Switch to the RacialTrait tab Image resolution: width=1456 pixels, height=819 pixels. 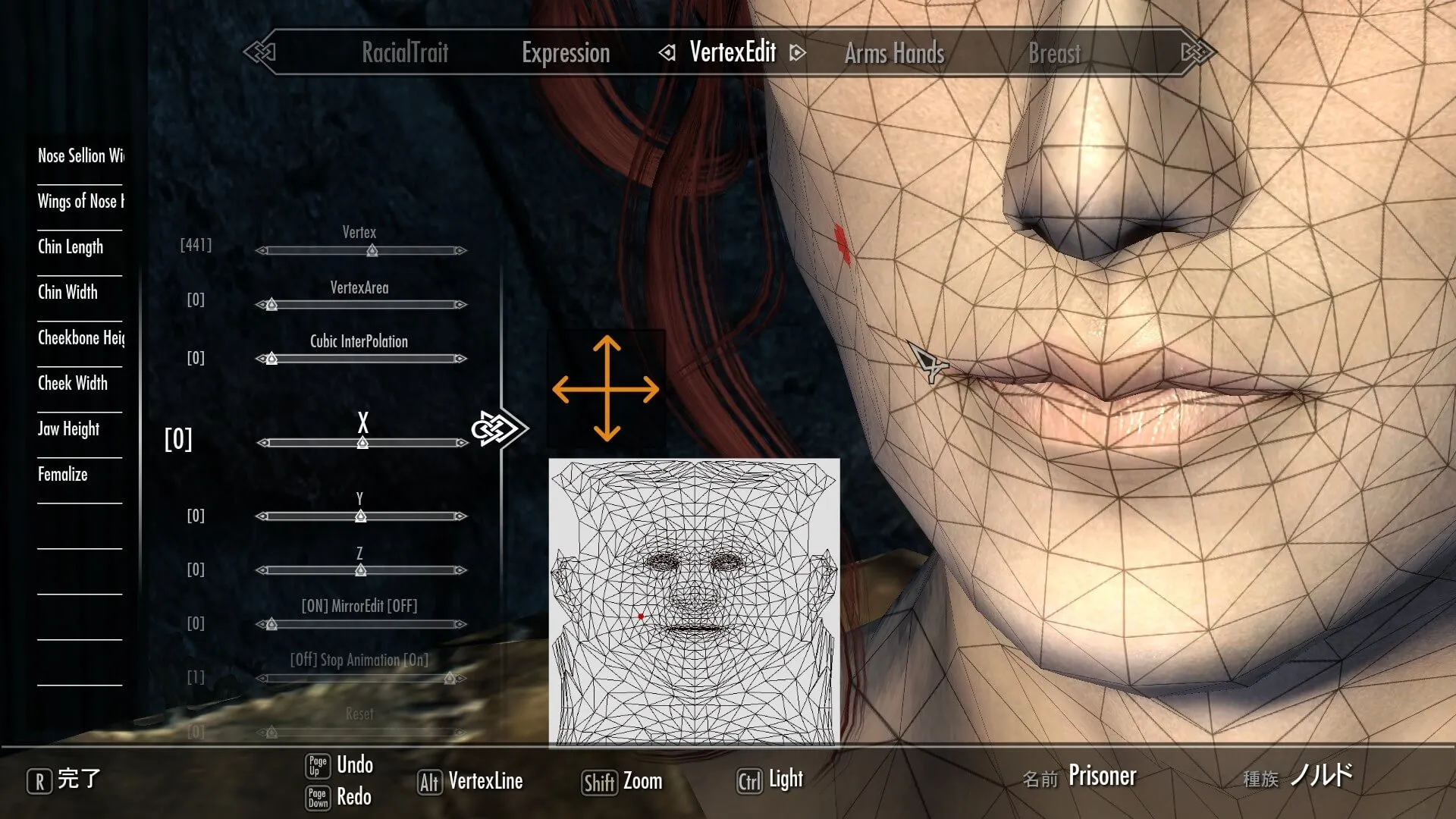point(405,53)
